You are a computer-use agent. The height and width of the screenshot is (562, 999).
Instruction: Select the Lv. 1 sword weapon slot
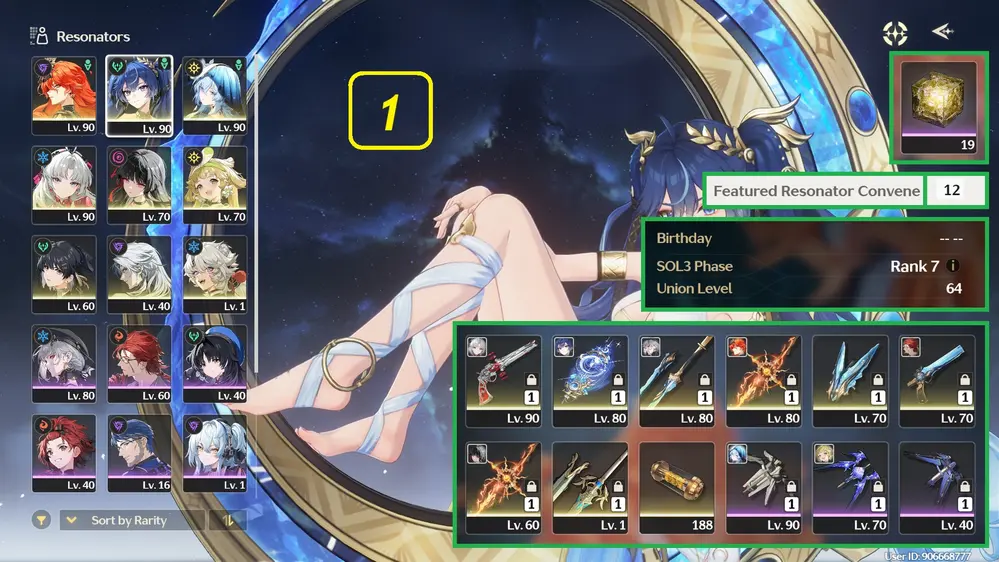590,479
